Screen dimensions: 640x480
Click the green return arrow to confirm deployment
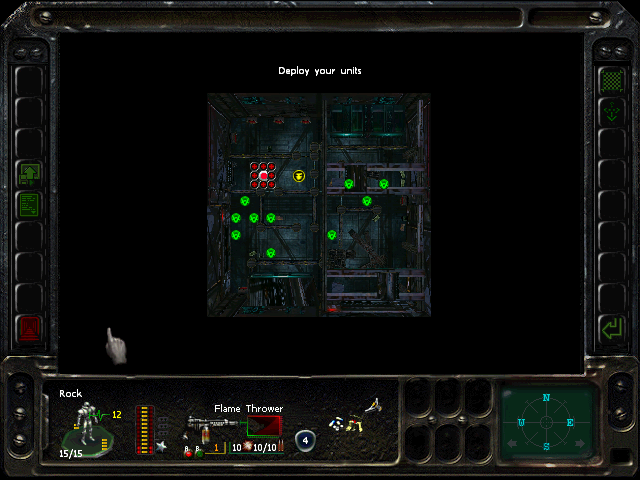tap(610, 327)
